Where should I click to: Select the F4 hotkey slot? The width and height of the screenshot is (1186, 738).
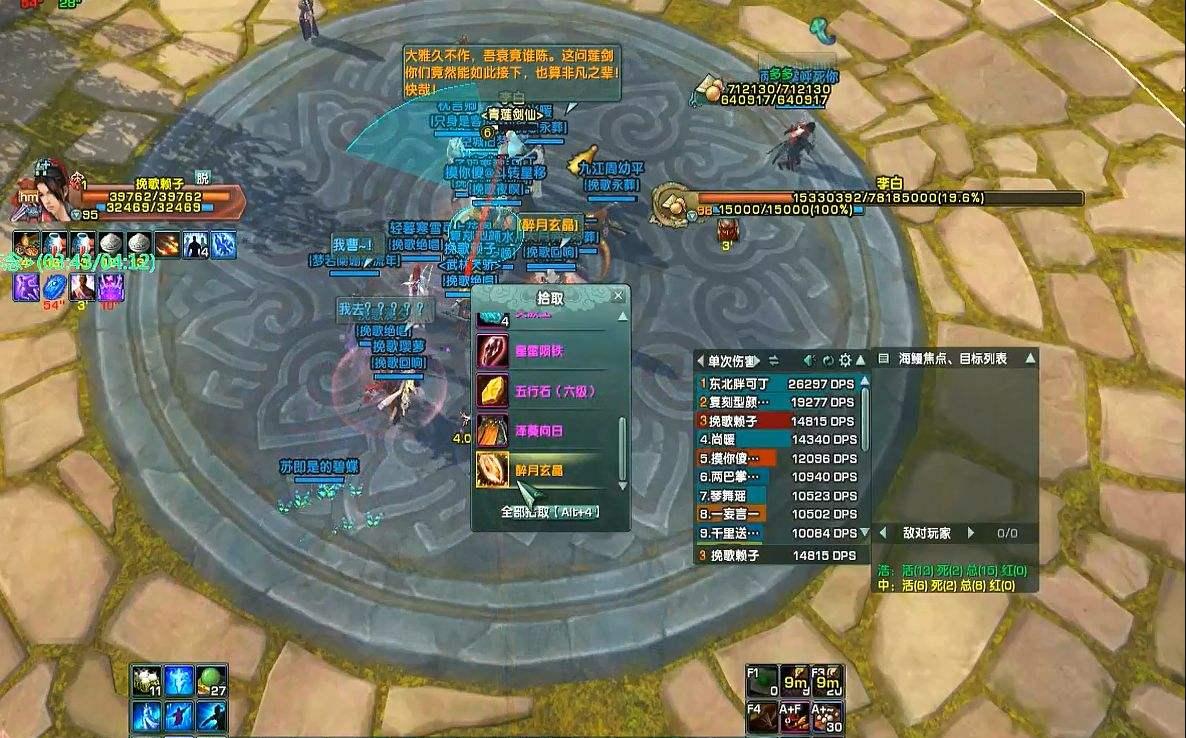tap(763, 716)
